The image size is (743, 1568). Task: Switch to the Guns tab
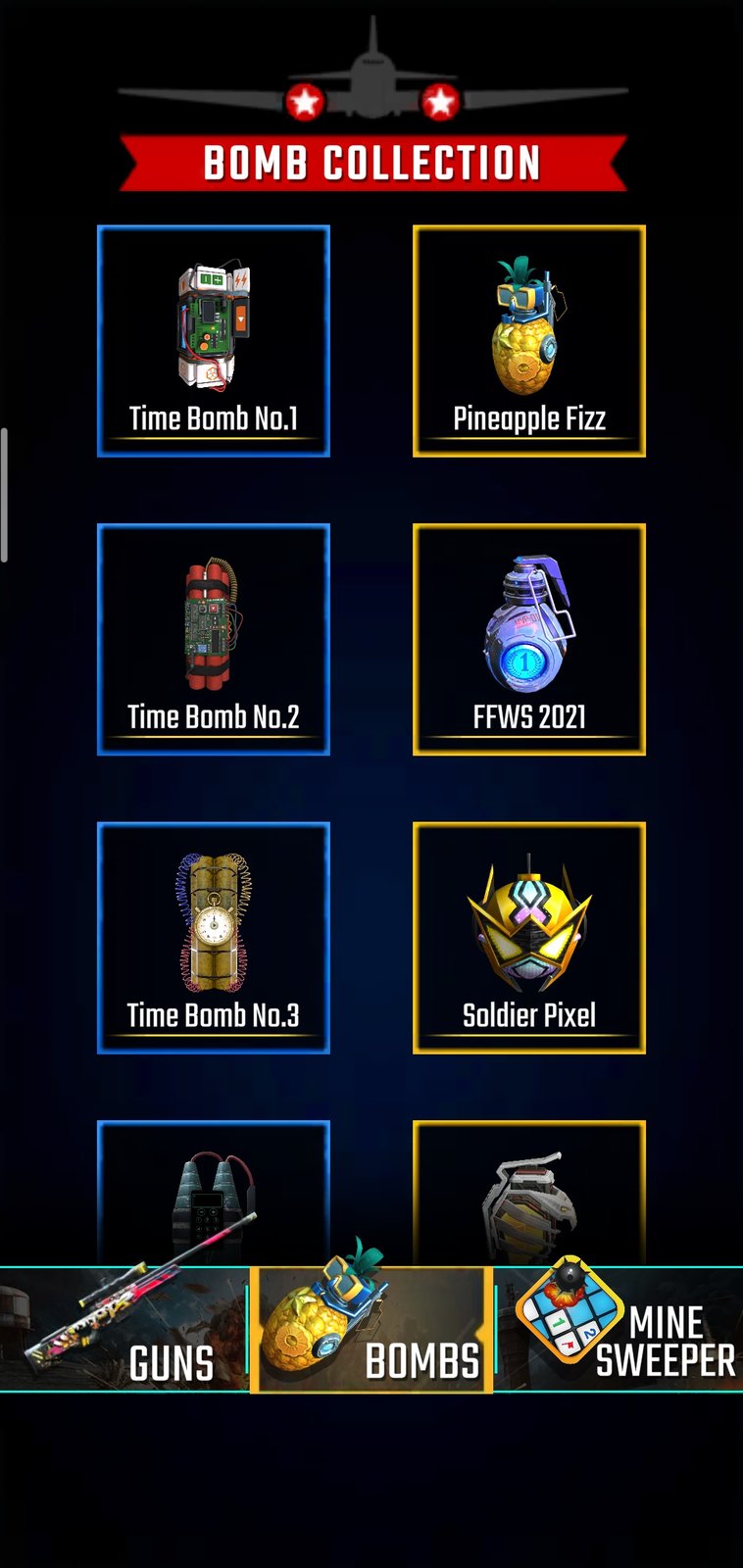coord(124,1329)
